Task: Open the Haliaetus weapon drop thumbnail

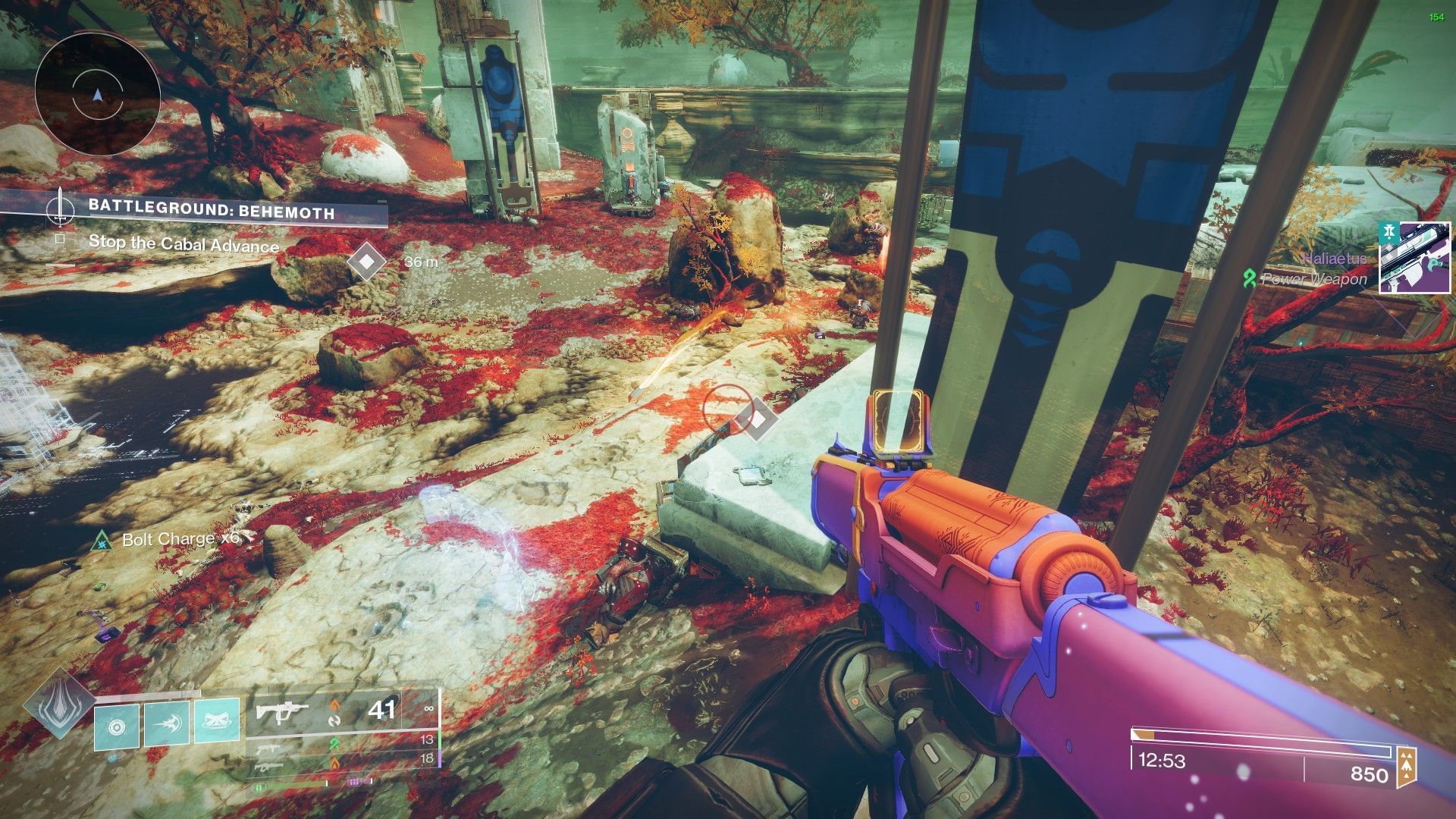Action: coord(1414,258)
